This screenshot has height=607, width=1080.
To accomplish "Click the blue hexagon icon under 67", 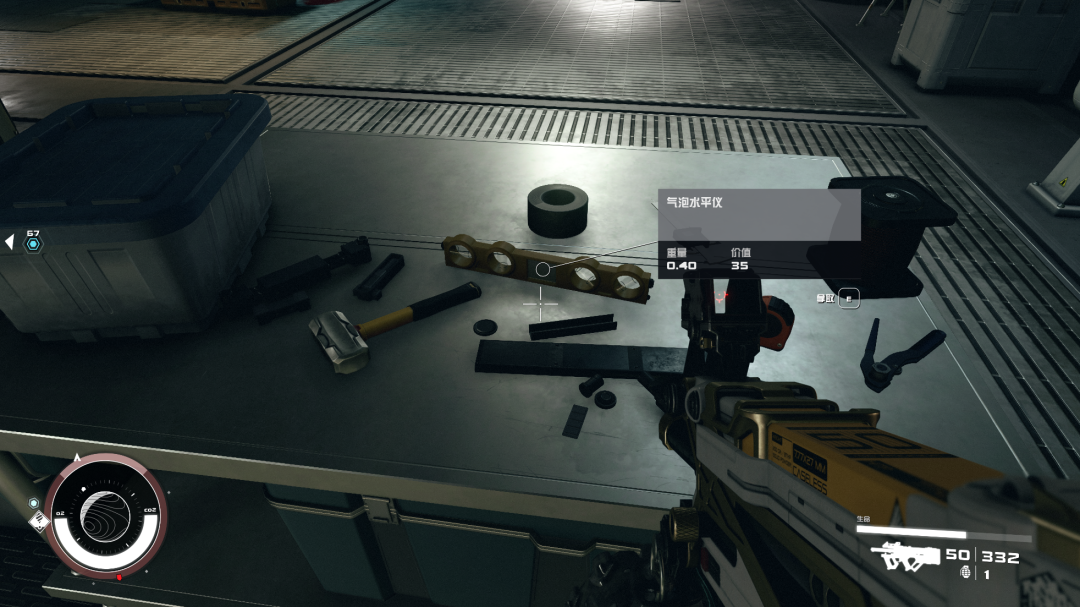I will 33,244.
